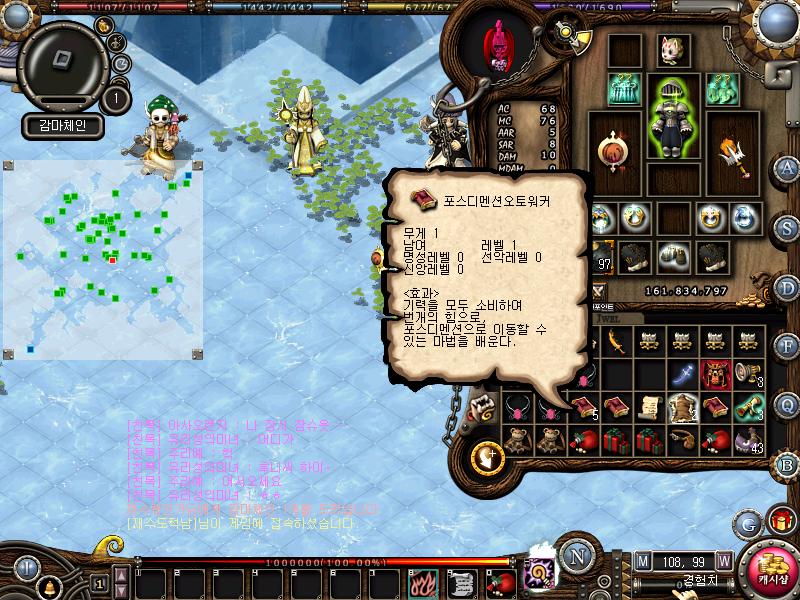
Task: Click the round G button
Action: click(748, 522)
